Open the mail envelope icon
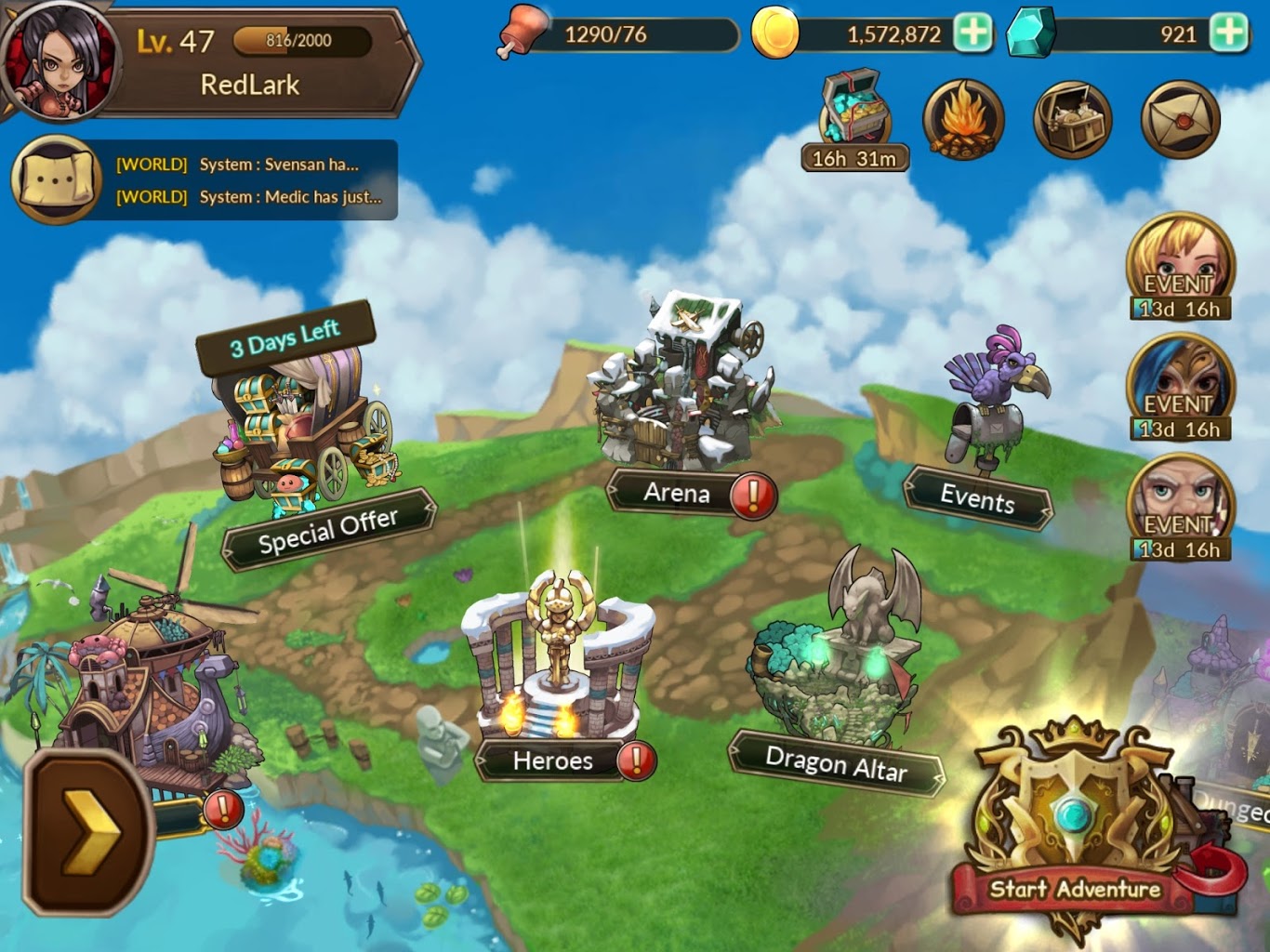The width and height of the screenshot is (1270, 952). 1180,121
